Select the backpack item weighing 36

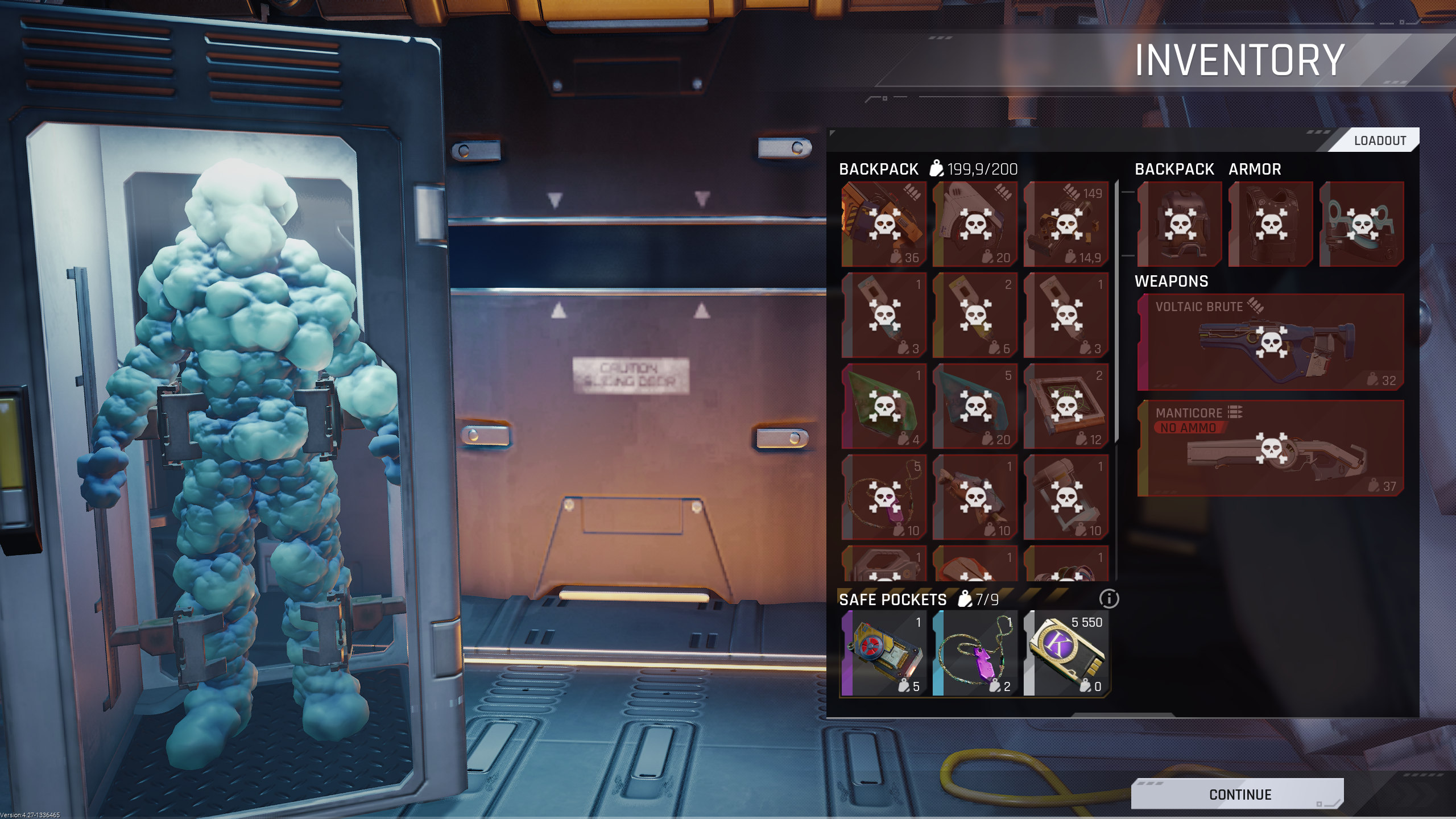pos(884,224)
